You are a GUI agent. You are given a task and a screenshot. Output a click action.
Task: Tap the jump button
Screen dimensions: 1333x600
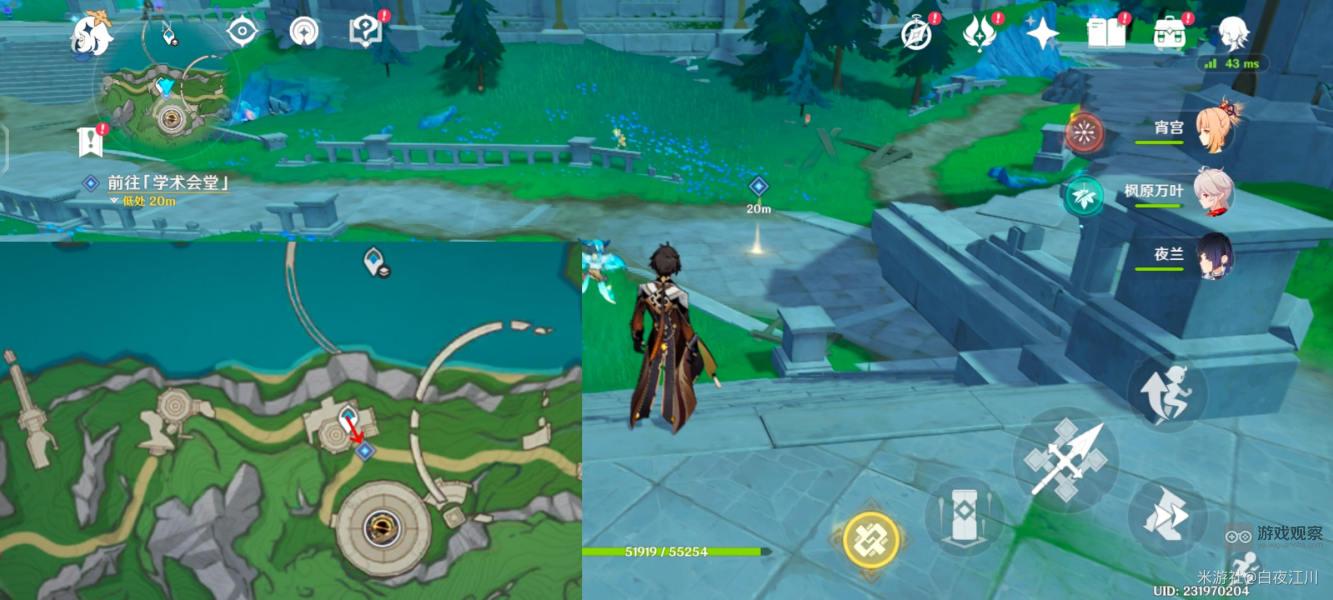[x=1167, y=391]
